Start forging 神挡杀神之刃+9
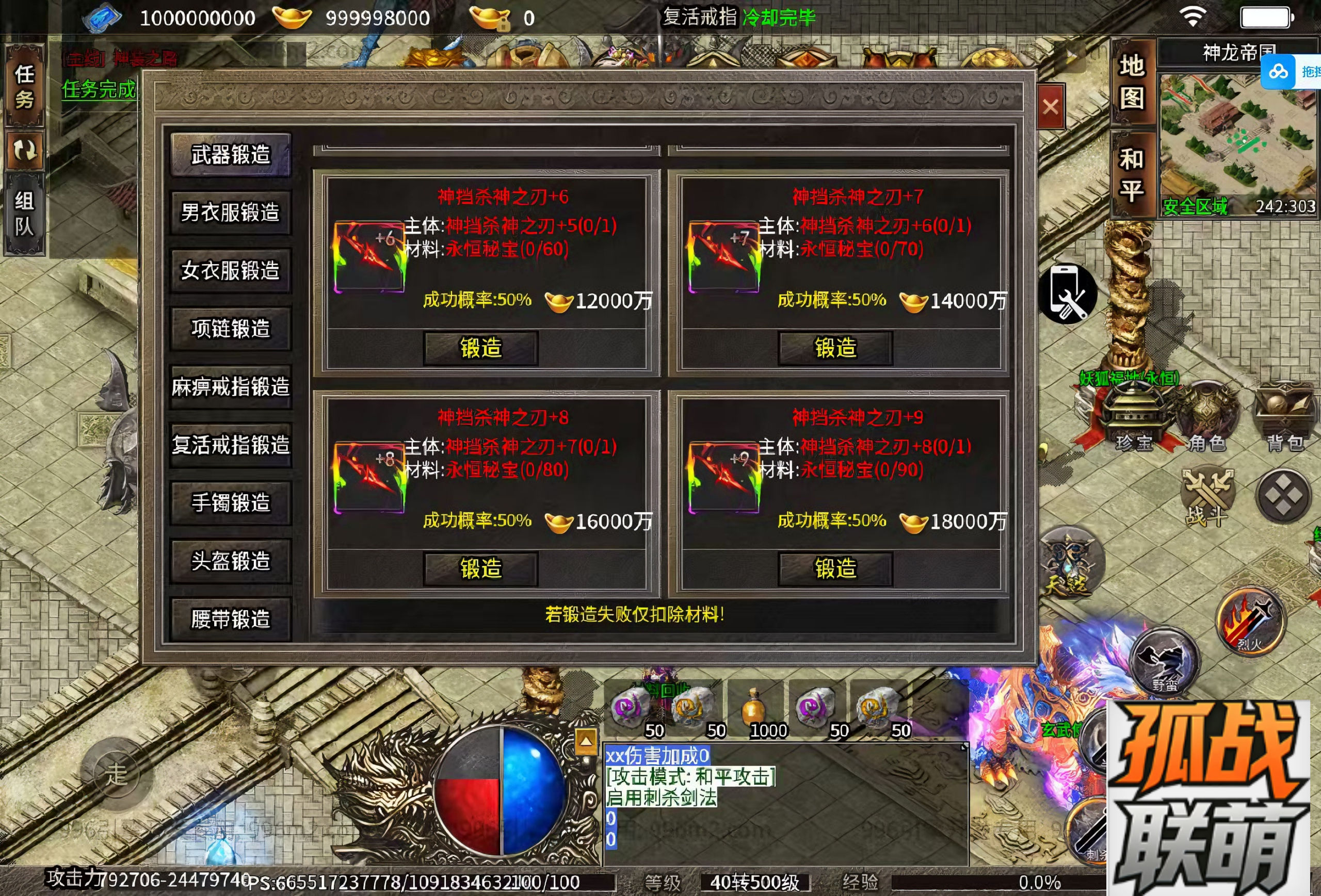Viewport: 1321px width, 896px height. (835, 568)
